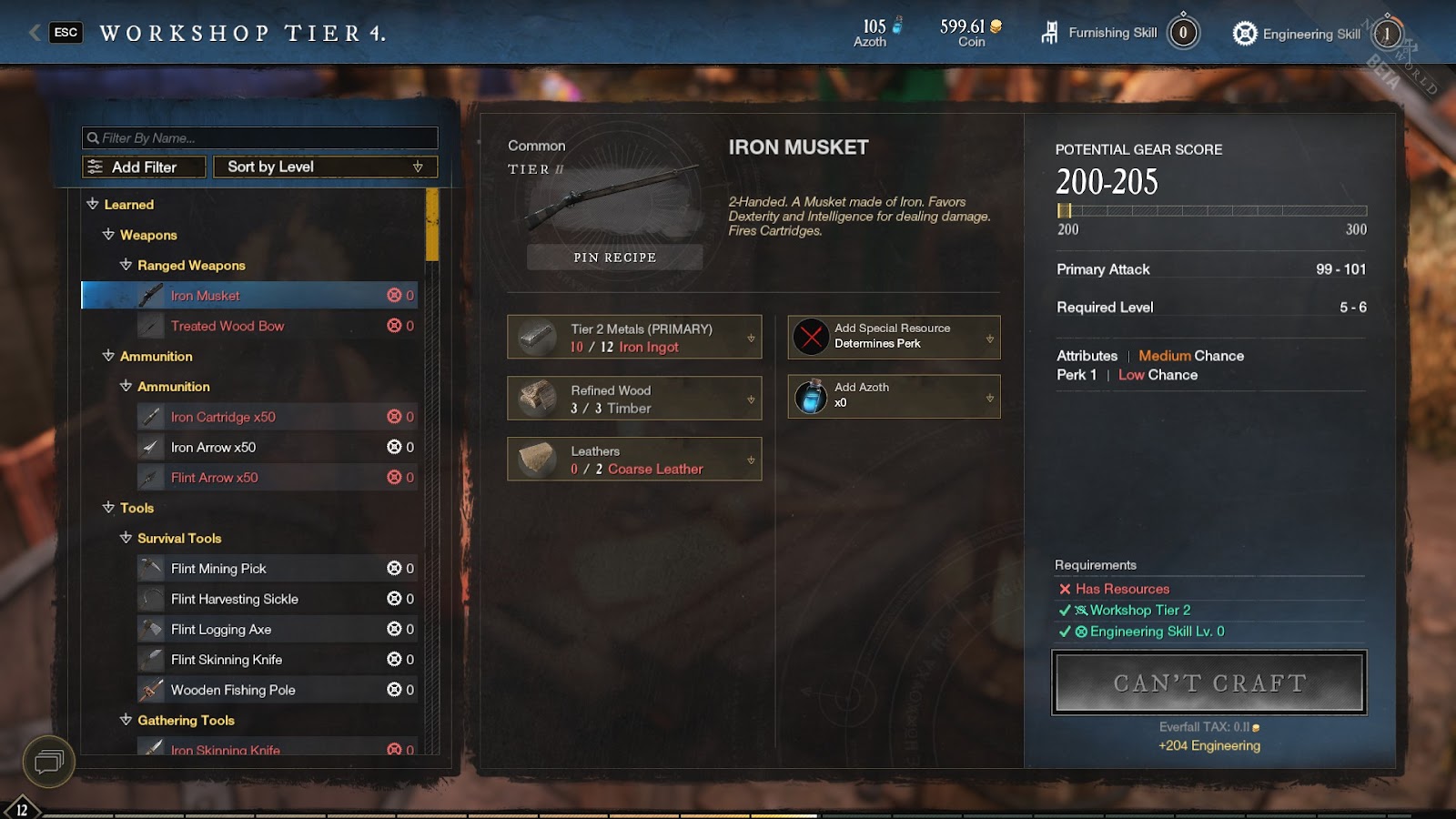Open the Refined Wood ingredient selector
Viewport: 1456px width, 819px height.
click(634, 399)
